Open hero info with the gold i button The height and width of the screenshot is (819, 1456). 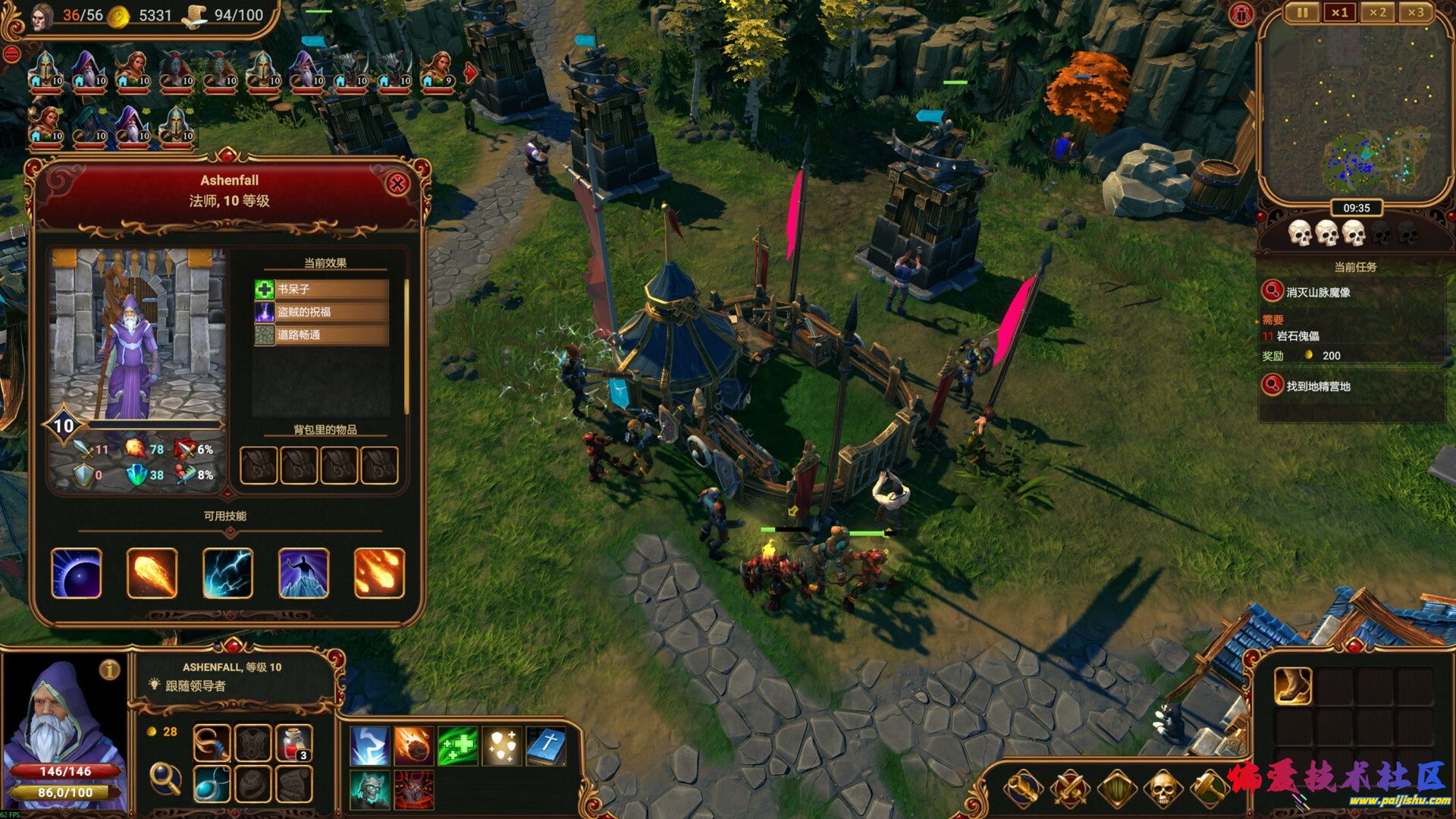(x=110, y=669)
